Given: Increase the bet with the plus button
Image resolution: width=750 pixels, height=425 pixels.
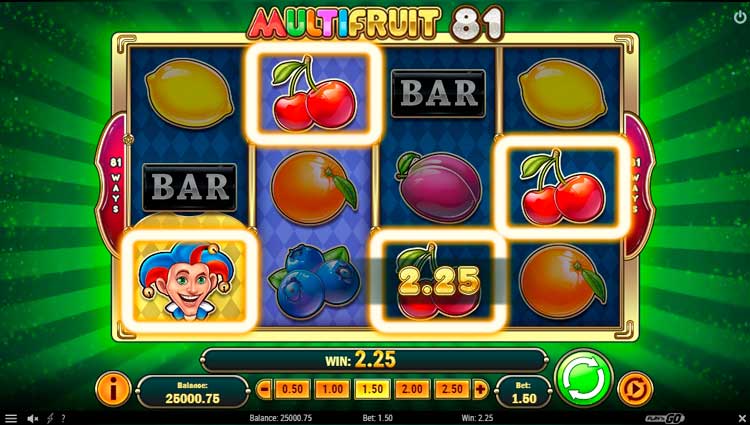Looking at the screenshot, I should 480,388.
